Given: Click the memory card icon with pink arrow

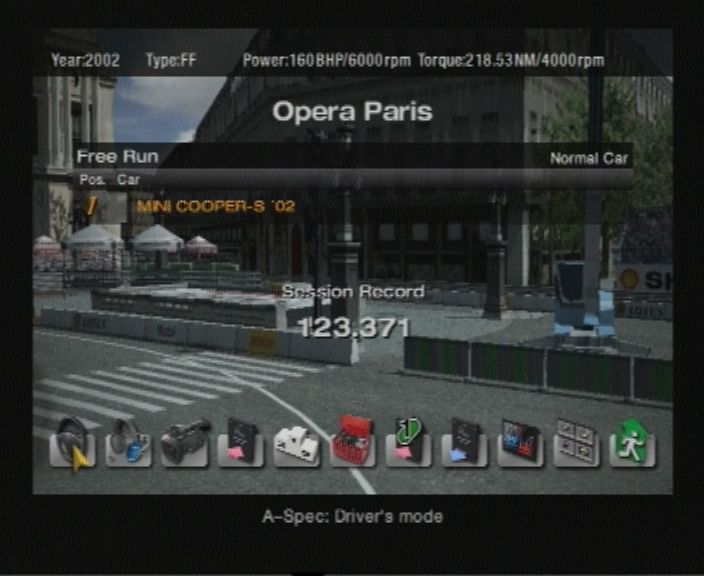Looking at the screenshot, I should (x=240, y=442).
